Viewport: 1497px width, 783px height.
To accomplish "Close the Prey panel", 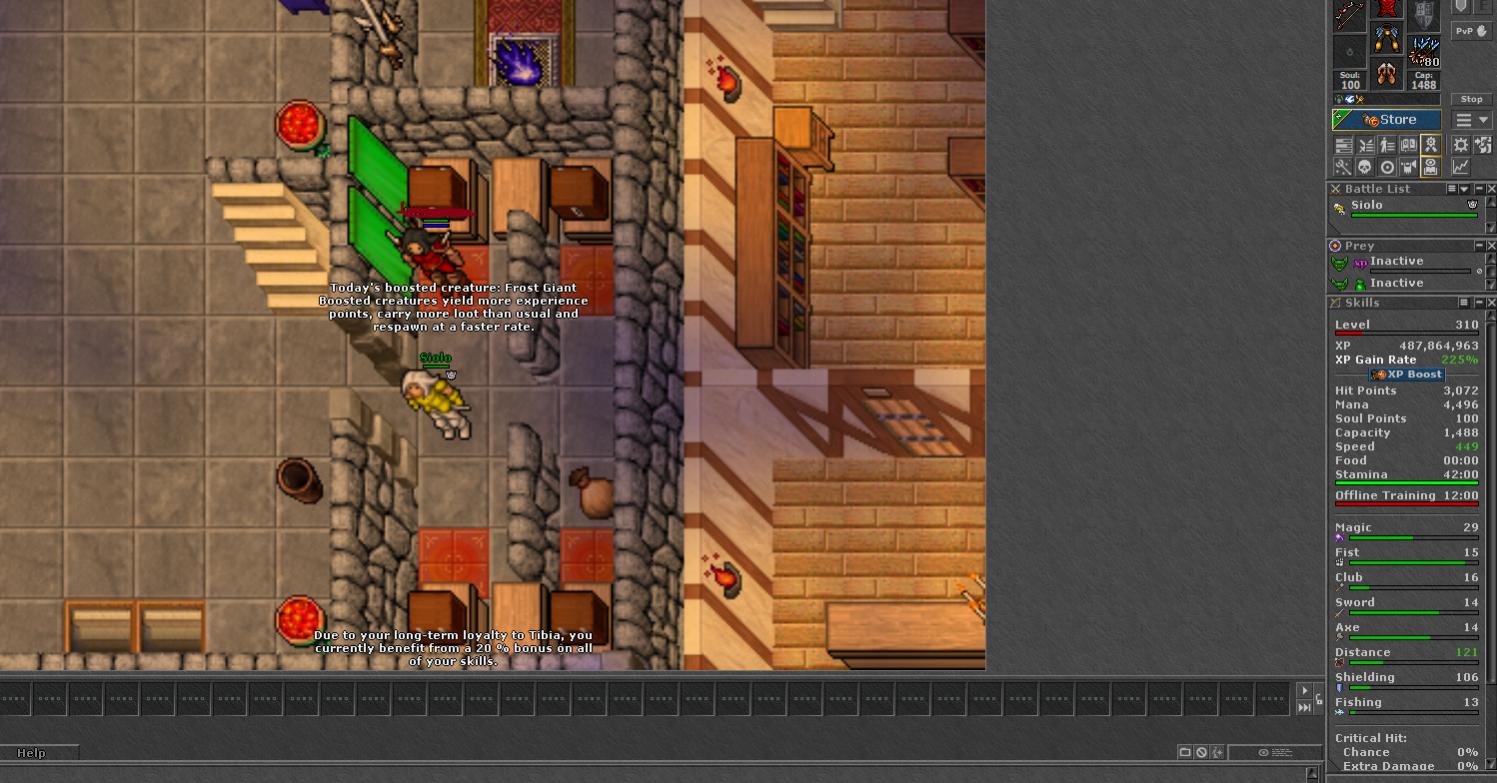I will pos(1491,246).
